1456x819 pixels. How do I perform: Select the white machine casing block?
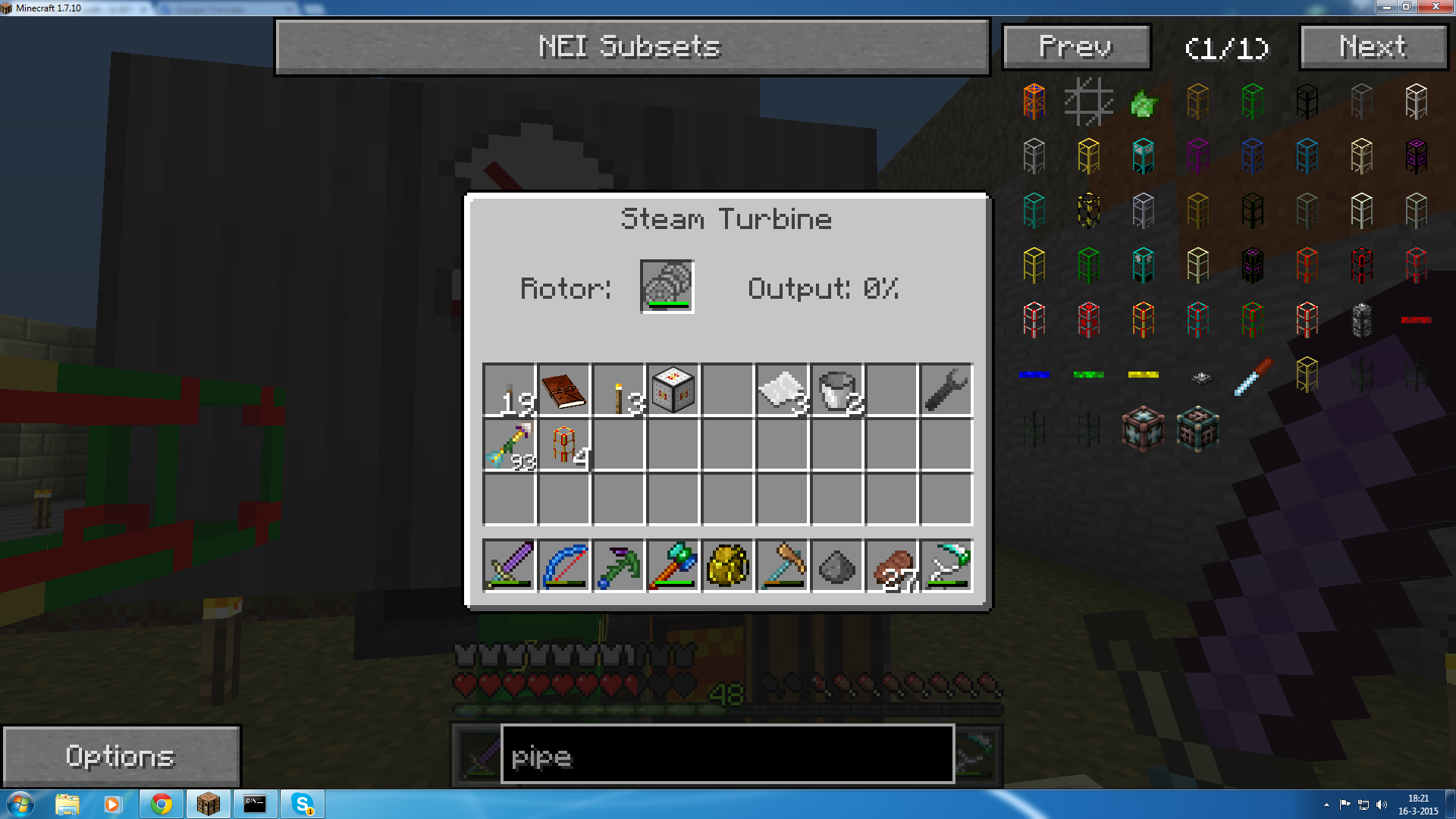point(673,391)
